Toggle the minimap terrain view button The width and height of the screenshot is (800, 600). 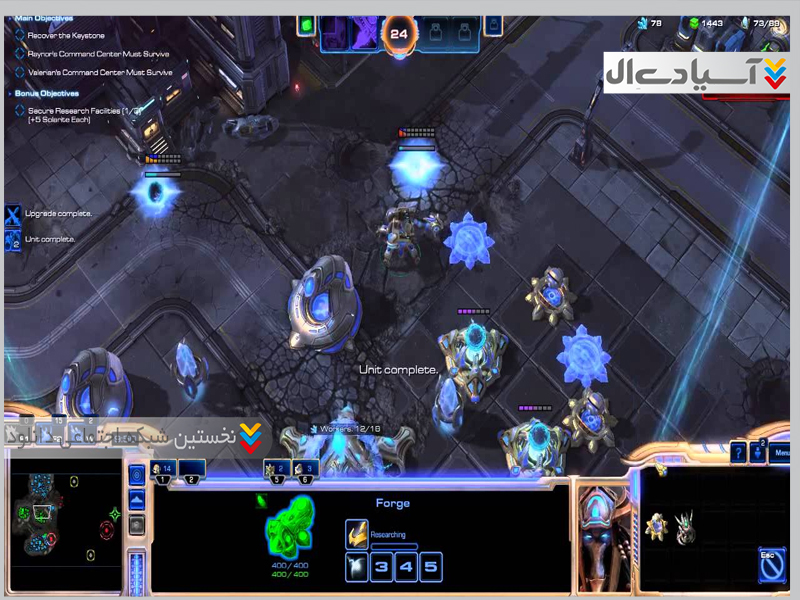tap(138, 500)
